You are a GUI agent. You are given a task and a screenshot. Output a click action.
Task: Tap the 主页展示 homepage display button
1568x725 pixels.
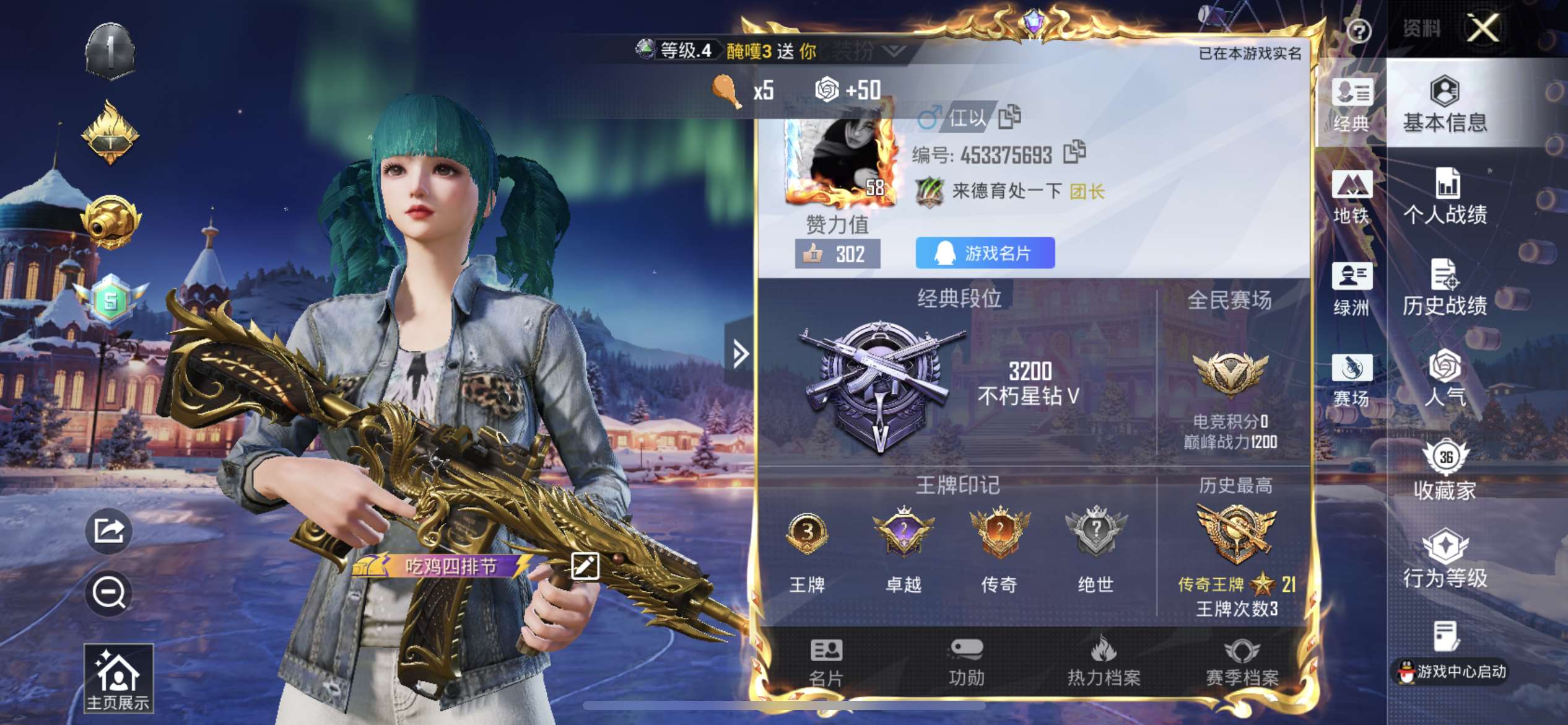coord(118,679)
